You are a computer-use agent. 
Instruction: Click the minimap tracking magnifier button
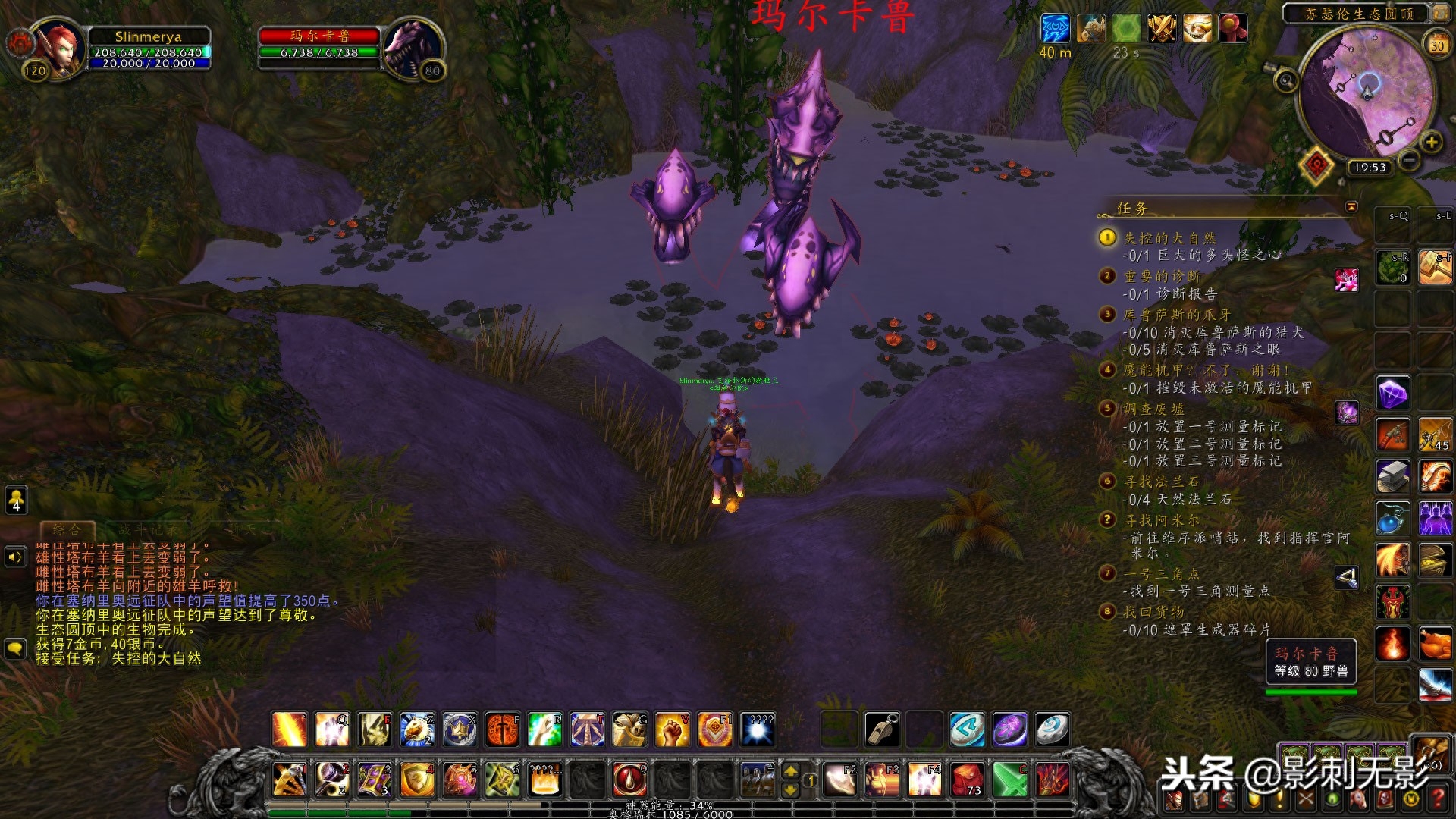pos(1285,80)
